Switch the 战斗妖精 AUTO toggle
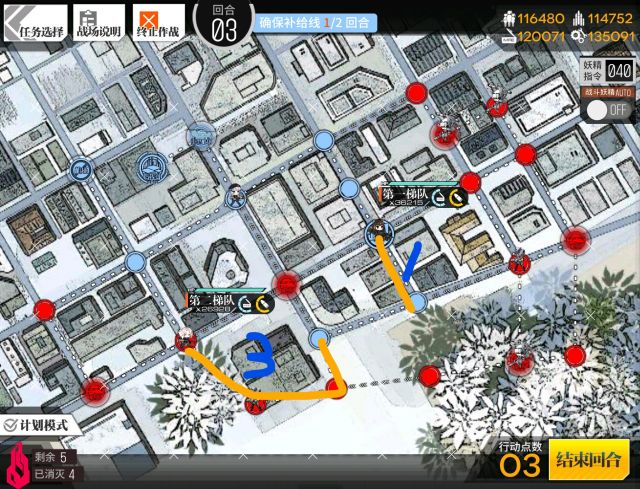This screenshot has width=640, height=489. click(606, 108)
